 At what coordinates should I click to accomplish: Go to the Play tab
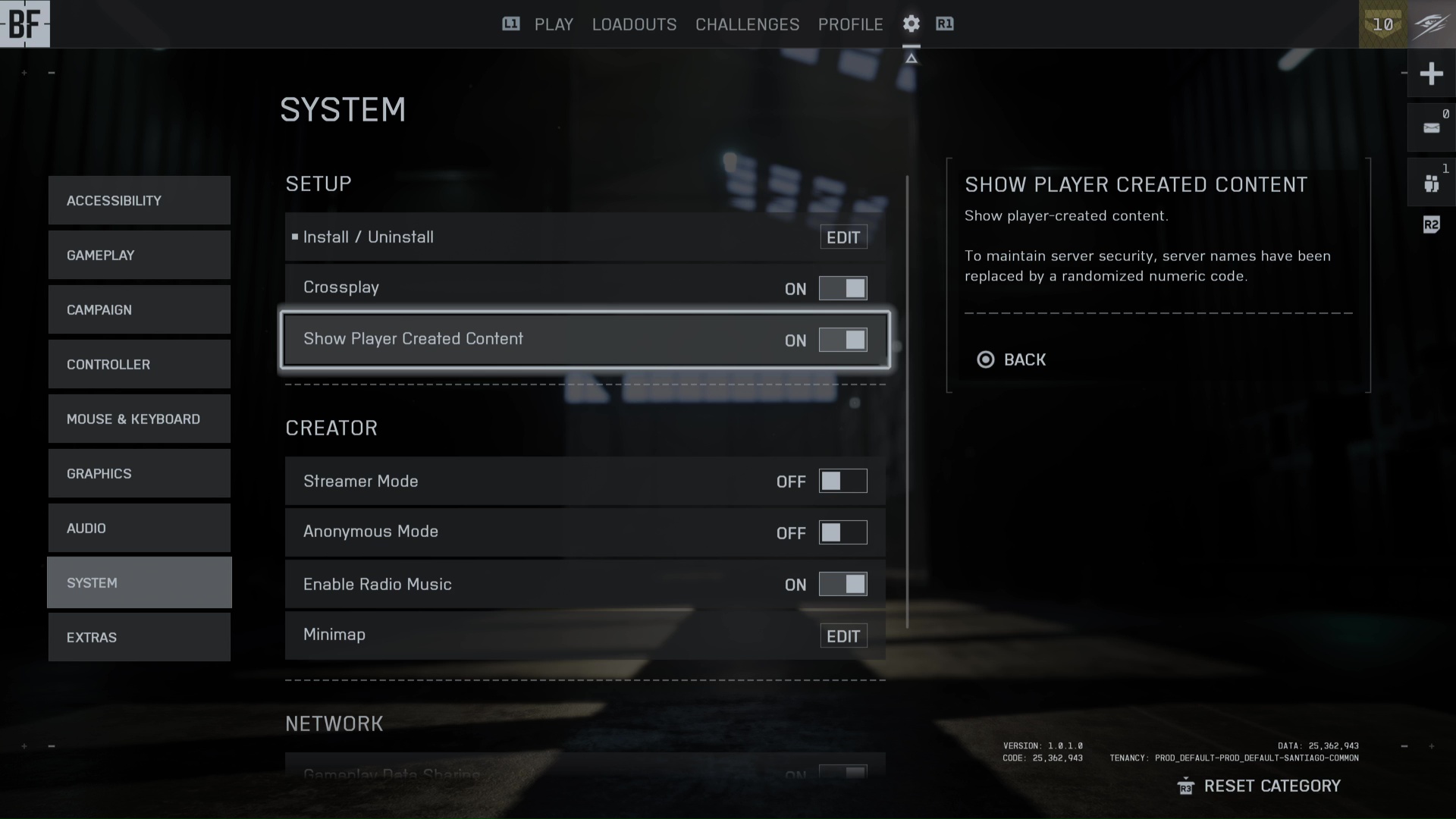[x=554, y=24]
